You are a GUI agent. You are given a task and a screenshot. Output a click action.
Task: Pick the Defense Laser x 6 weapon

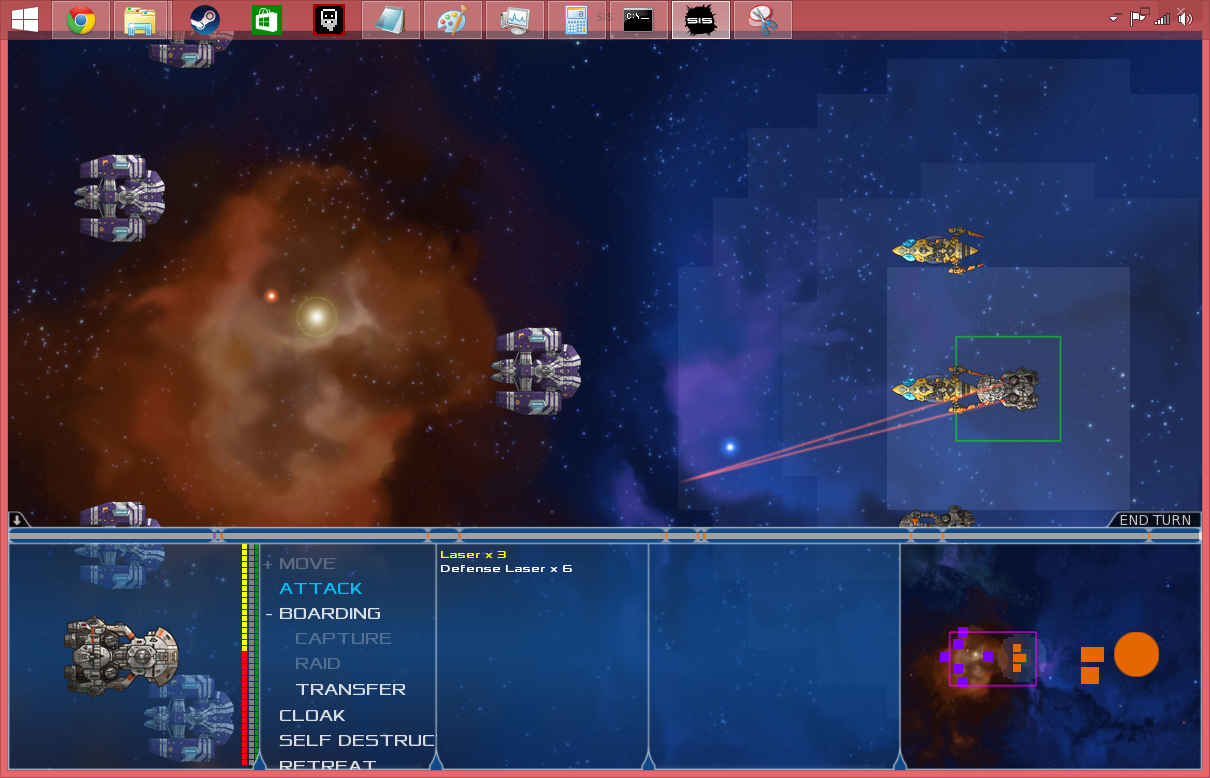(506, 569)
